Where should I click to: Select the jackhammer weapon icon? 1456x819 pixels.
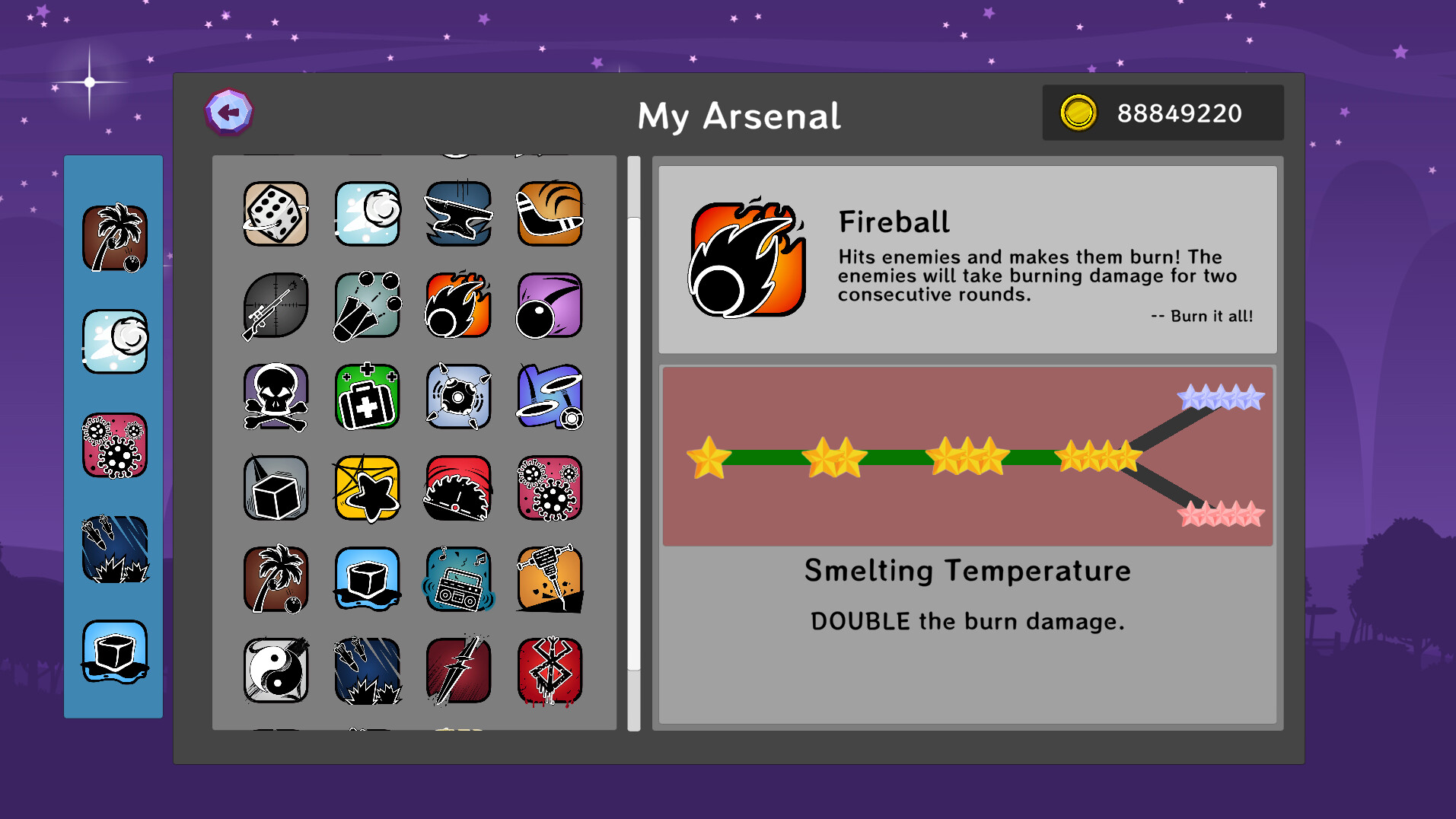(550, 579)
